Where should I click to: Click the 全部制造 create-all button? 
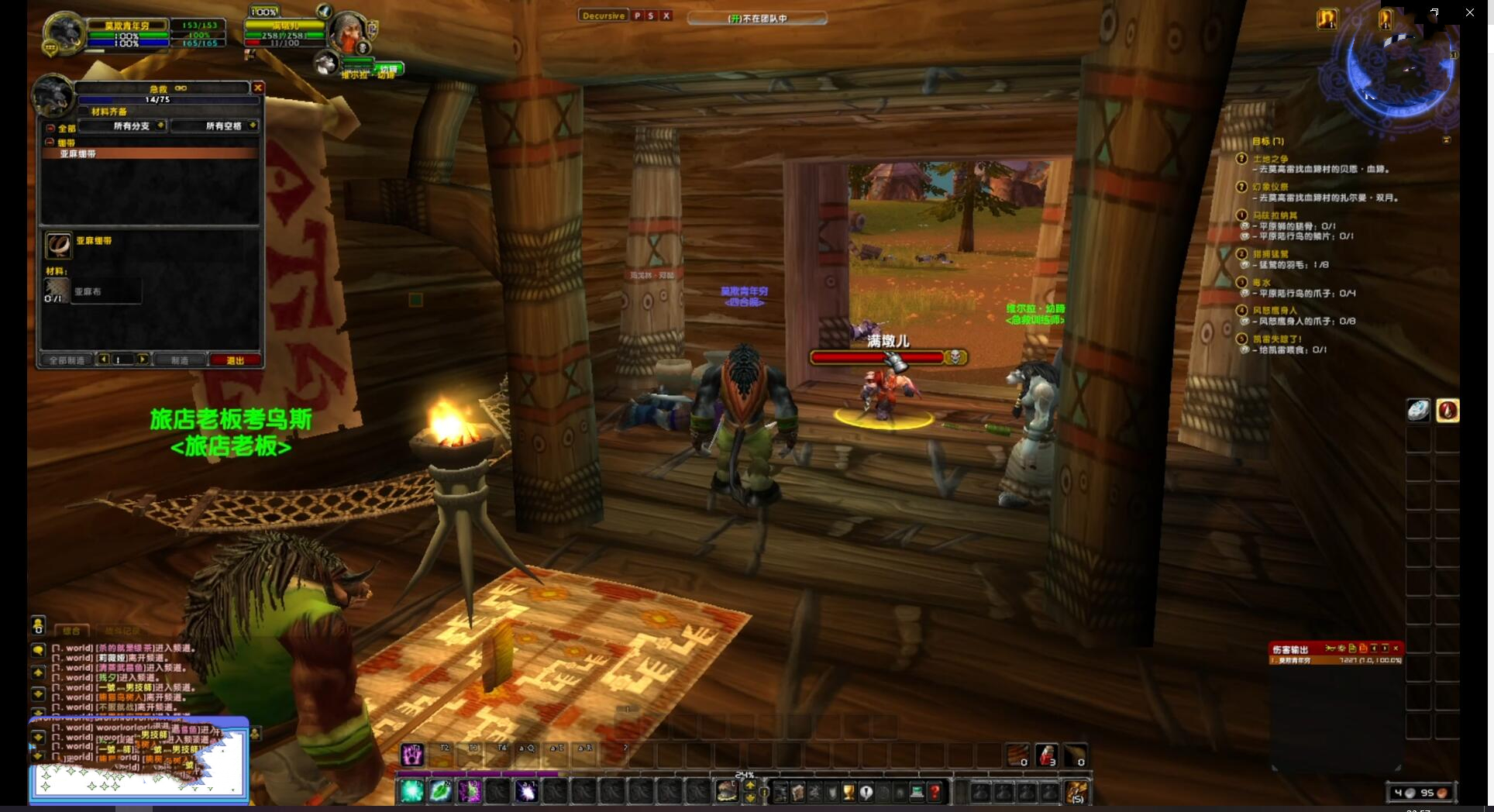[x=67, y=360]
